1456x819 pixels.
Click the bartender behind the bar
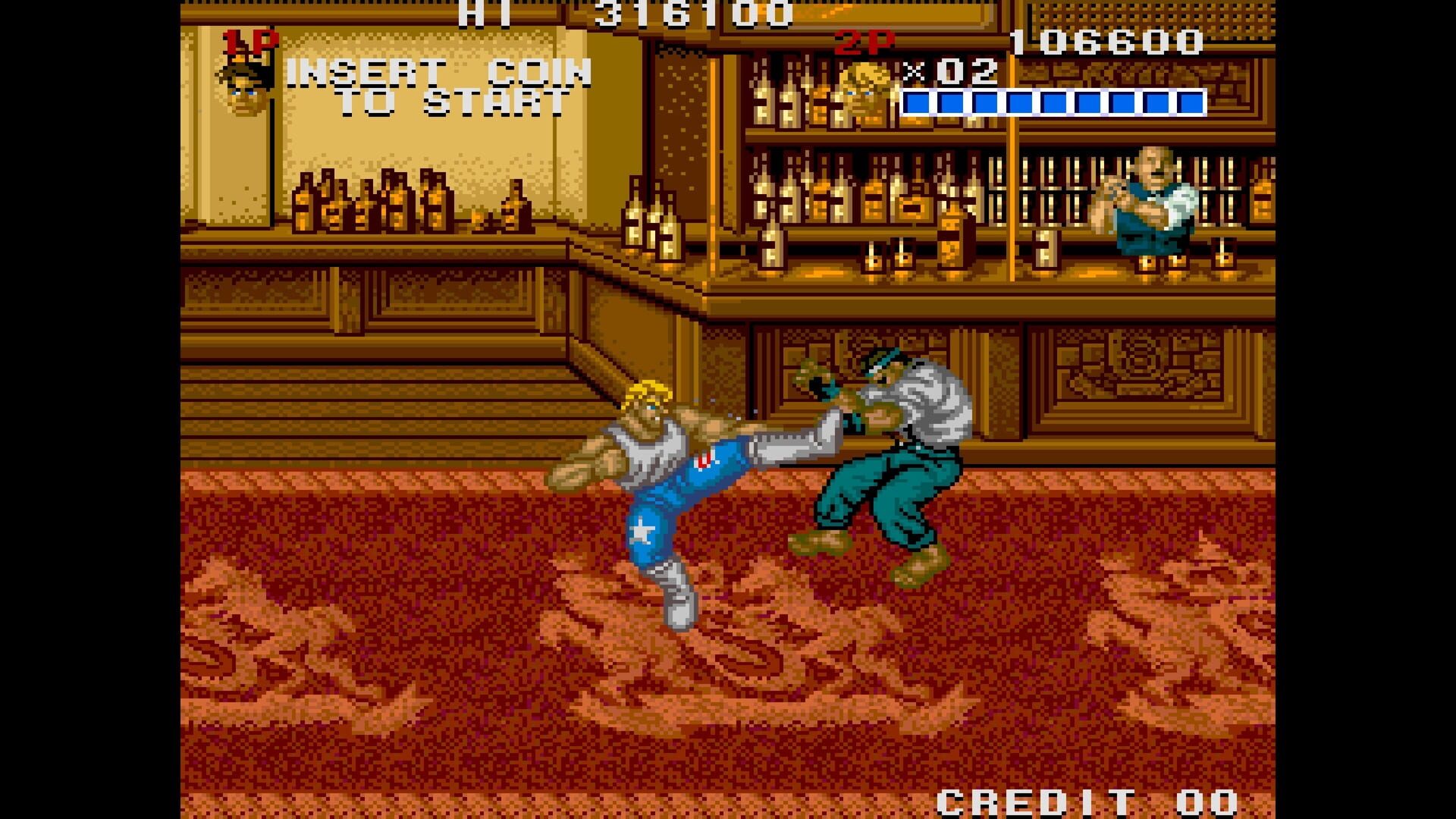1153,197
